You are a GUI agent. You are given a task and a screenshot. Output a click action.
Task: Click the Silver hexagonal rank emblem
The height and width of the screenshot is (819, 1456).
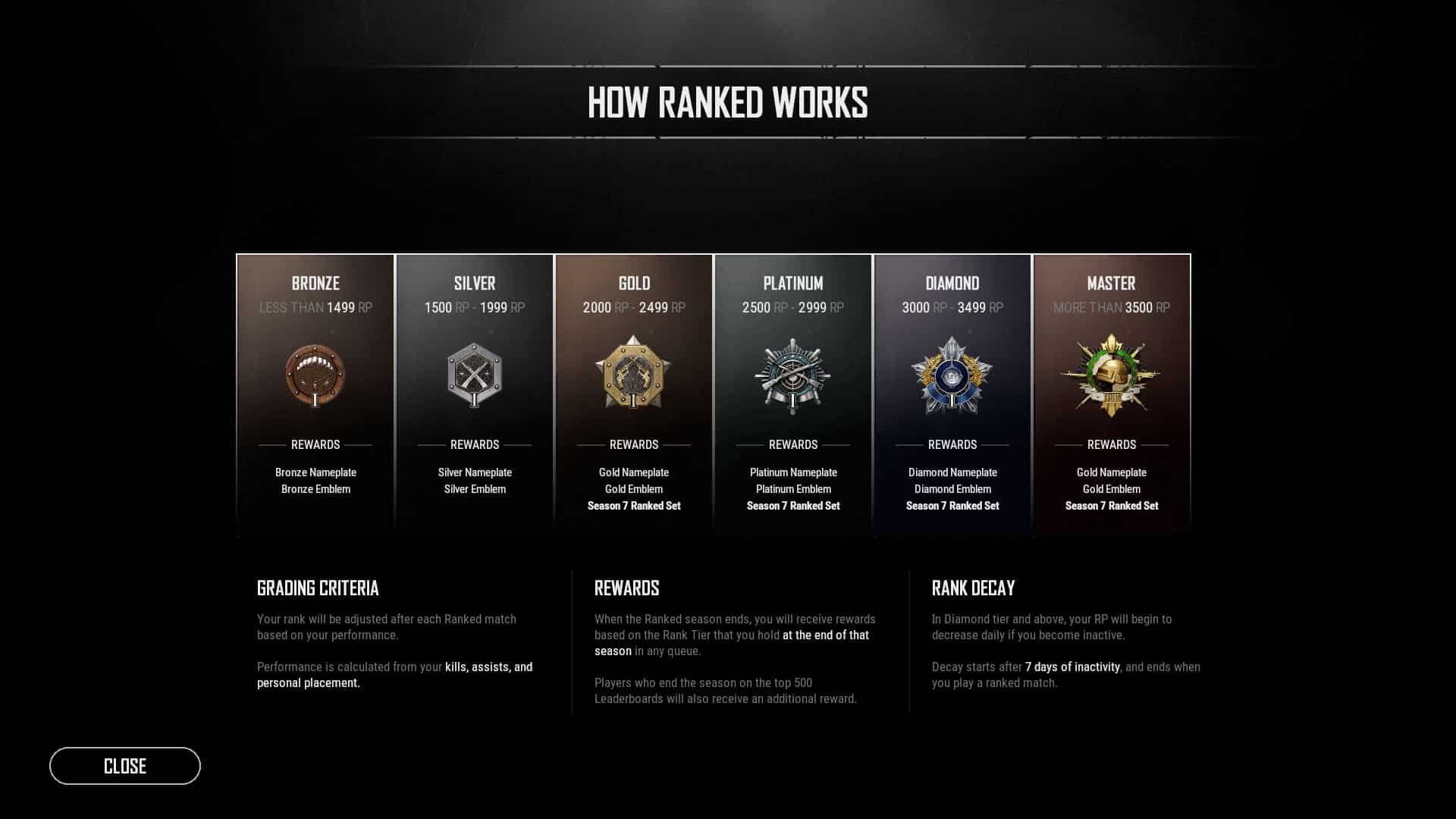(x=475, y=372)
